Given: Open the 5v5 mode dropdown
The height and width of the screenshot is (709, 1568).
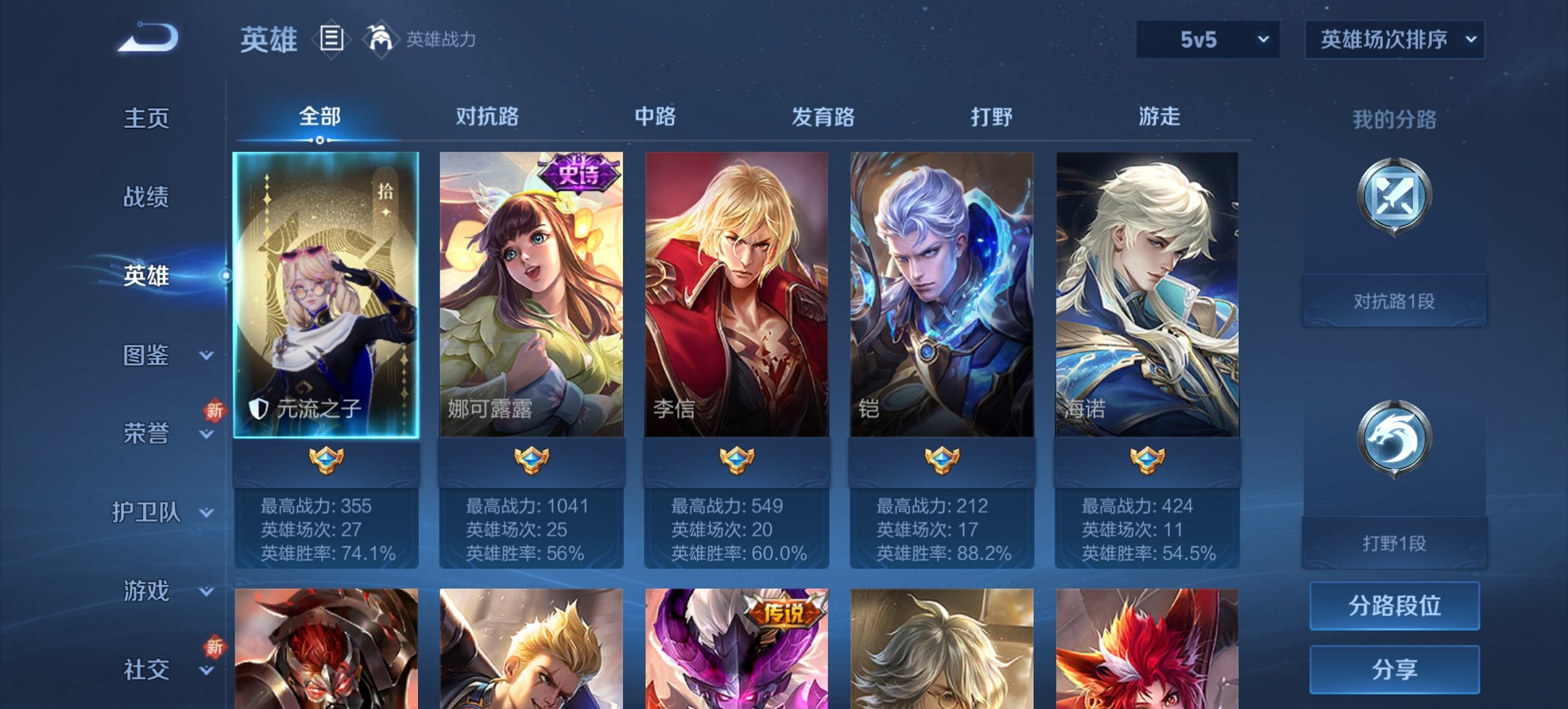Looking at the screenshot, I should tap(1207, 40).
